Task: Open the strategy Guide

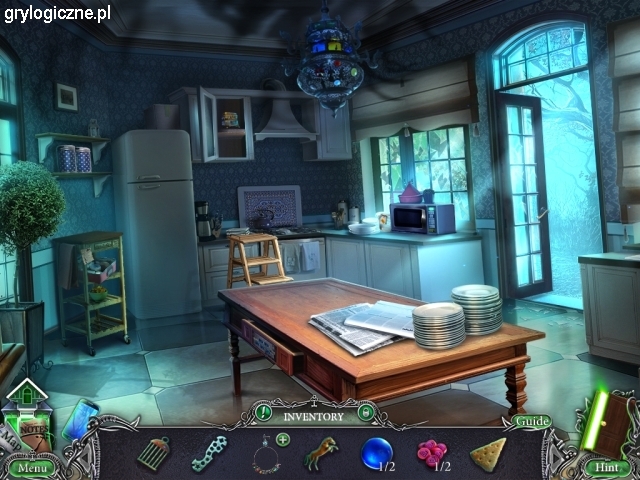Action: click(x=532, y=421)
